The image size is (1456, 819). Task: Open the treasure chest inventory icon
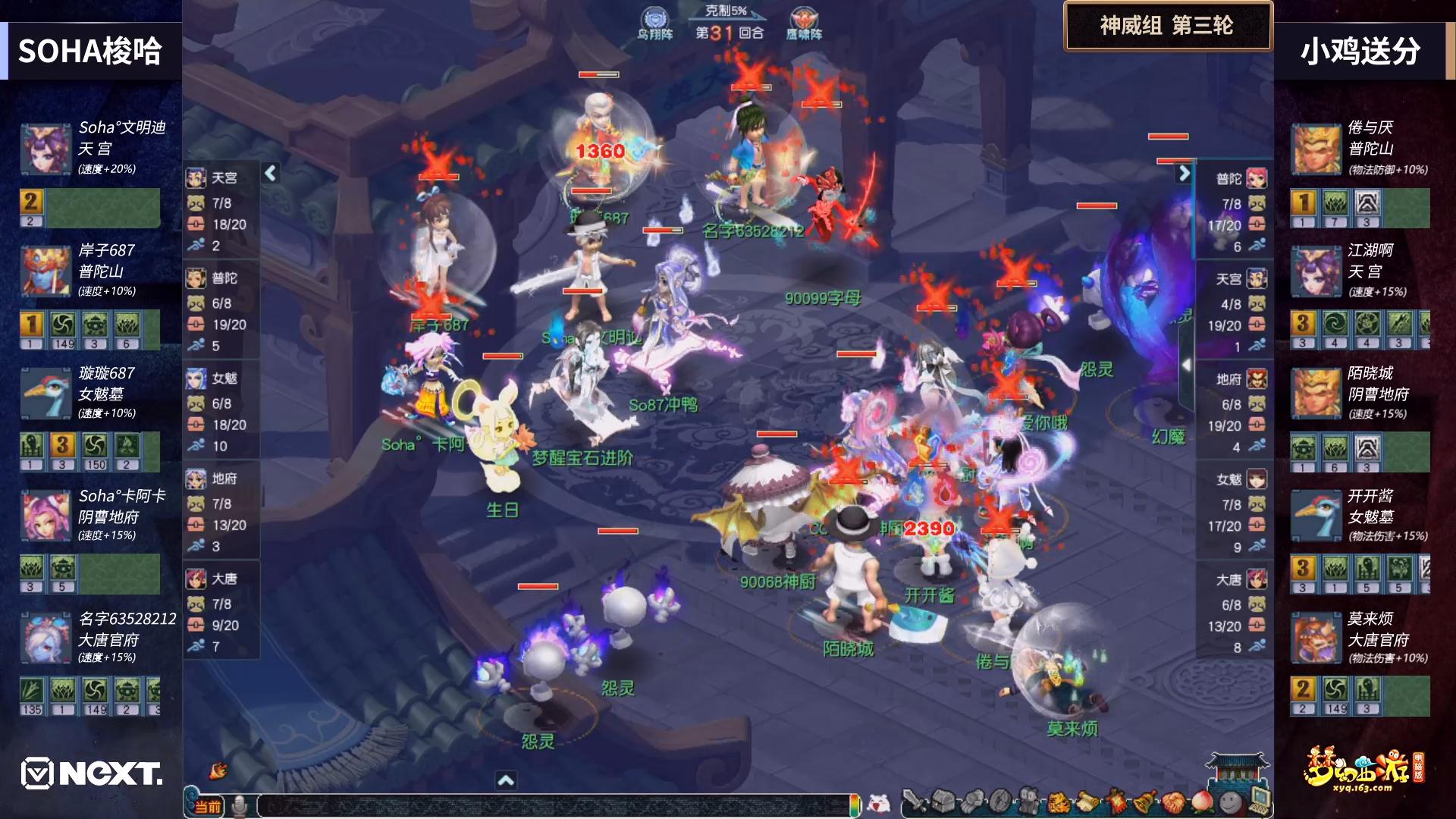[x=943, y=801]
